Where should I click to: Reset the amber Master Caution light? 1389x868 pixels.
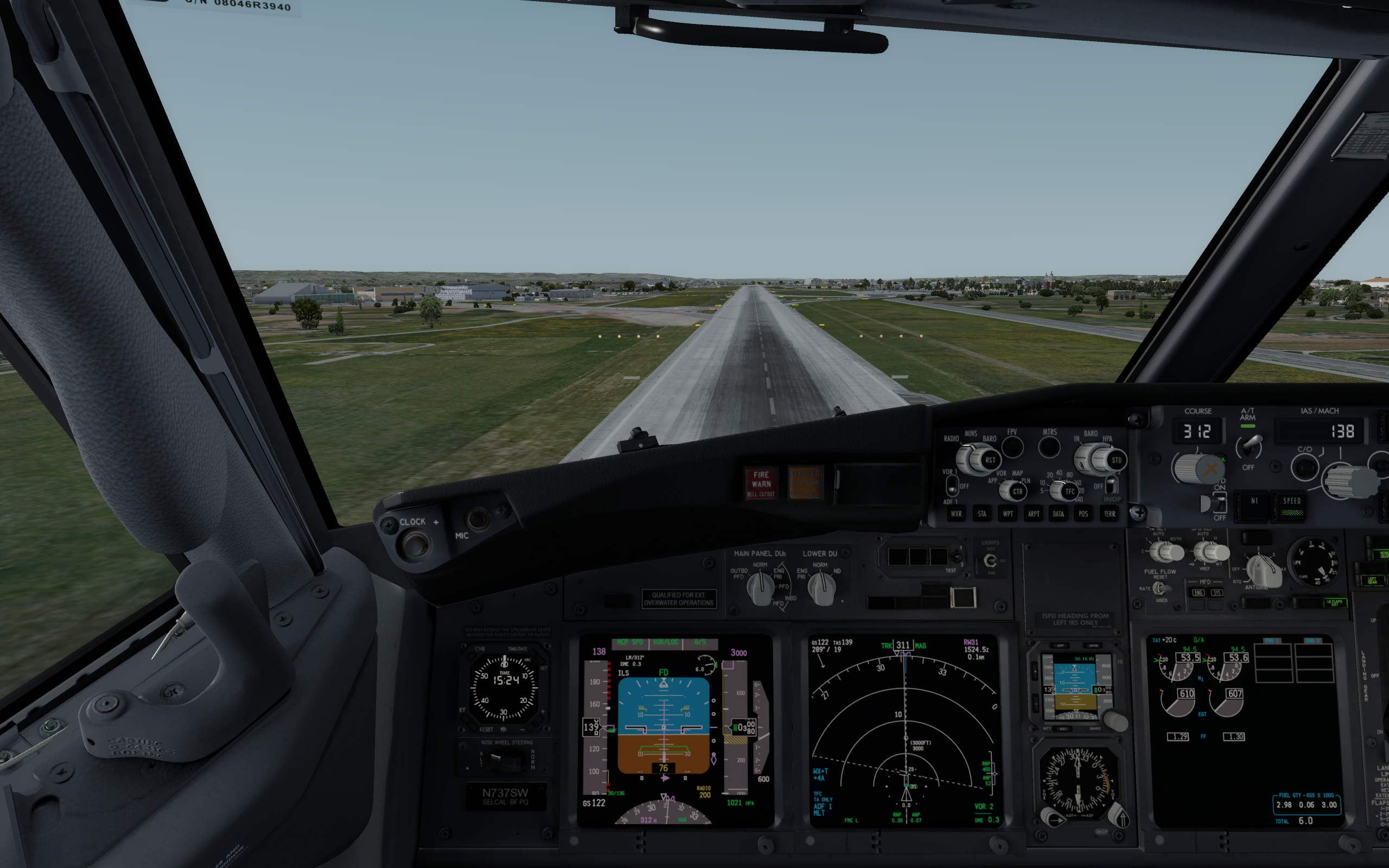pos(805,483)
